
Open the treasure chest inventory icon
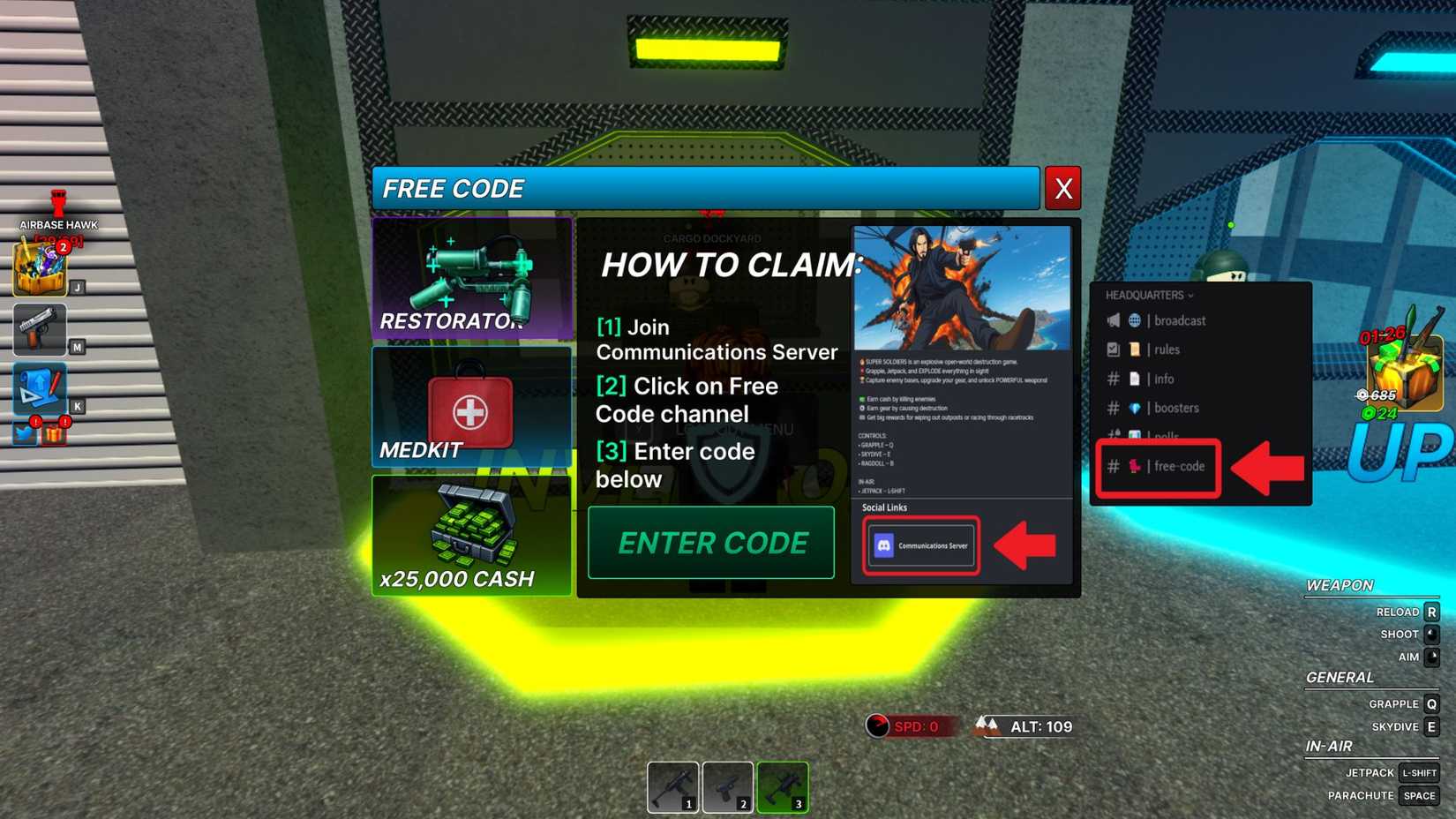39,271
